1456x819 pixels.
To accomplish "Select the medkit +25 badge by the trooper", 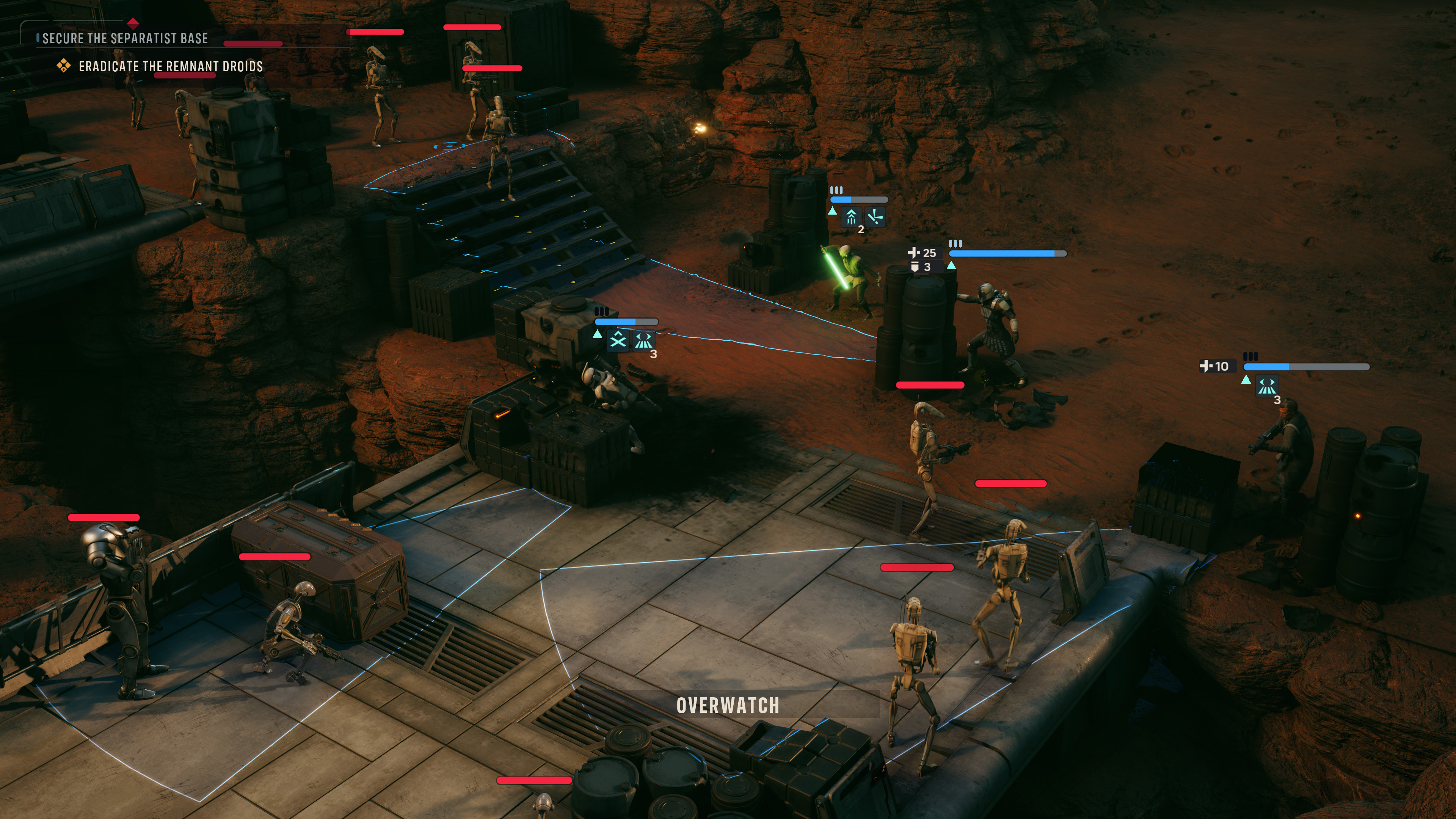I will [926, 253].
